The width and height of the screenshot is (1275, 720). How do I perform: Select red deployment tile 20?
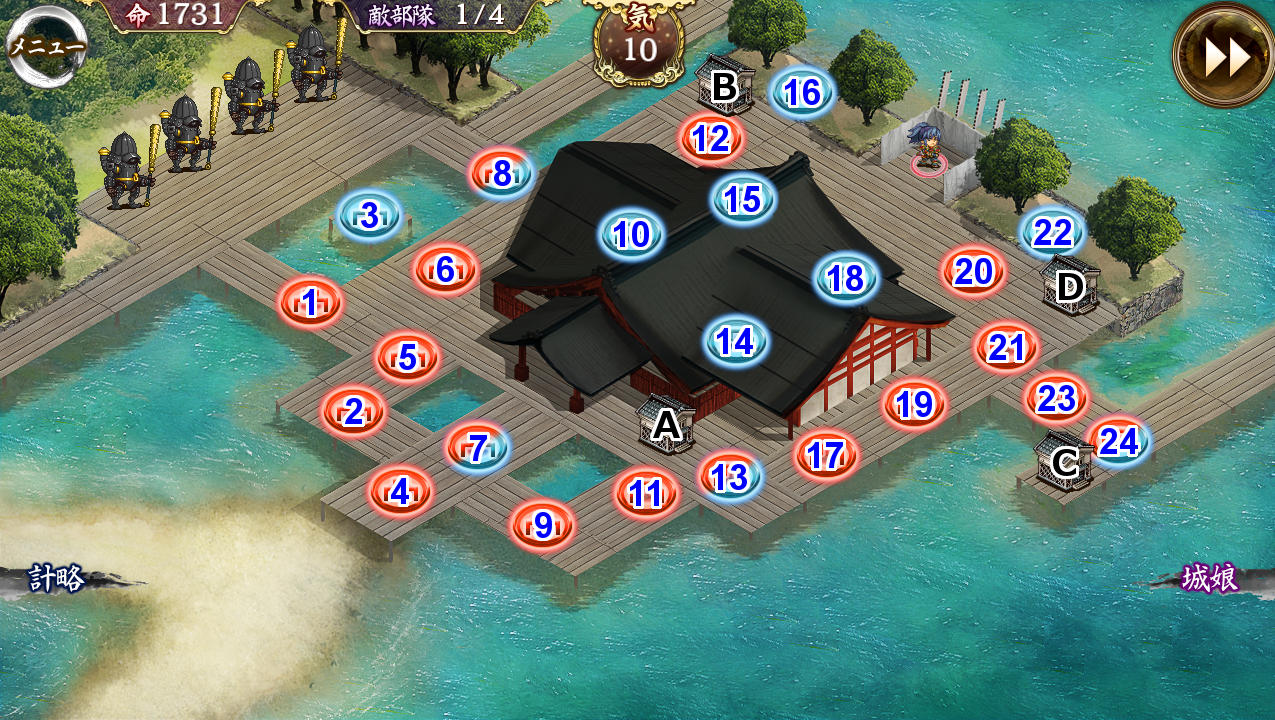pos(973,271)
